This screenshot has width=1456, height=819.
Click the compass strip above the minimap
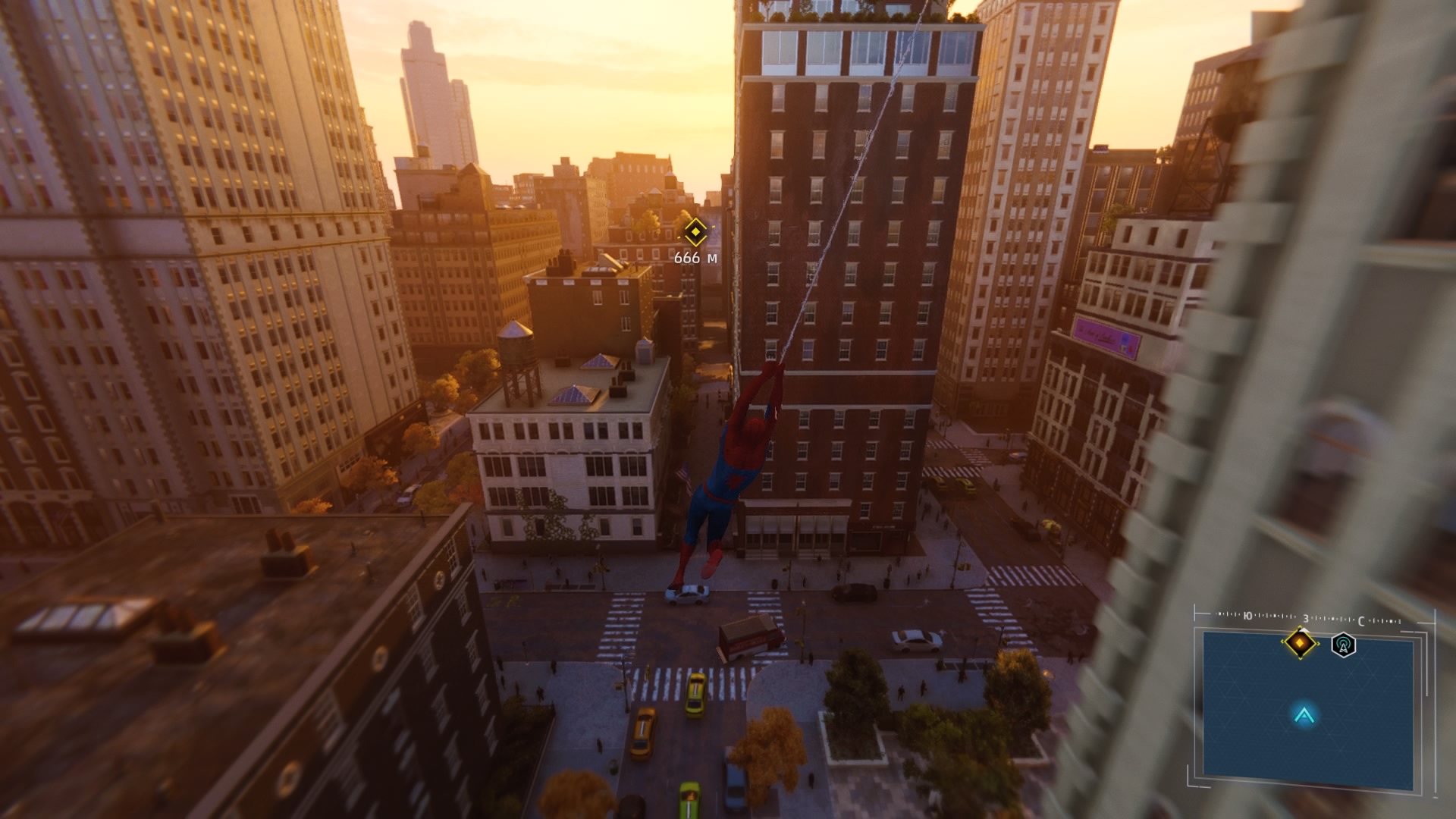pos(1308,619)
